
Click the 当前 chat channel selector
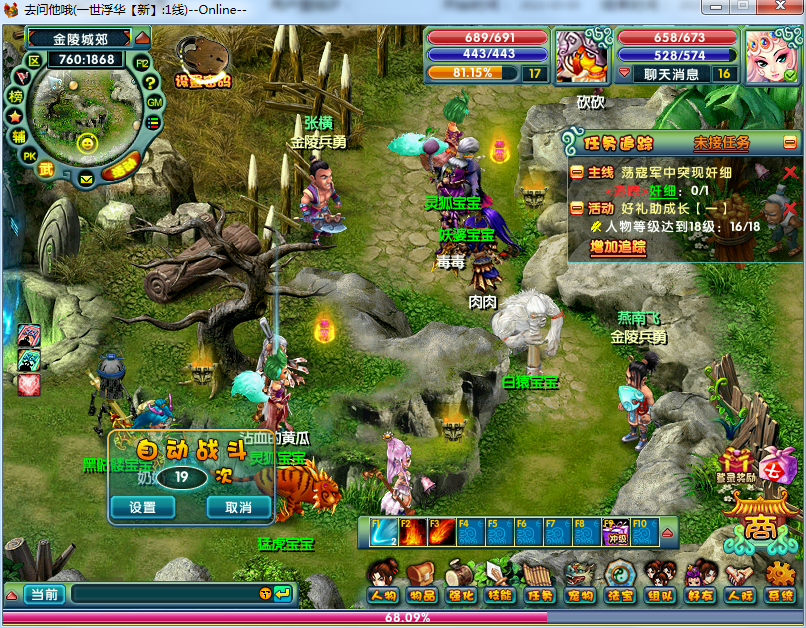coord(43,594)
